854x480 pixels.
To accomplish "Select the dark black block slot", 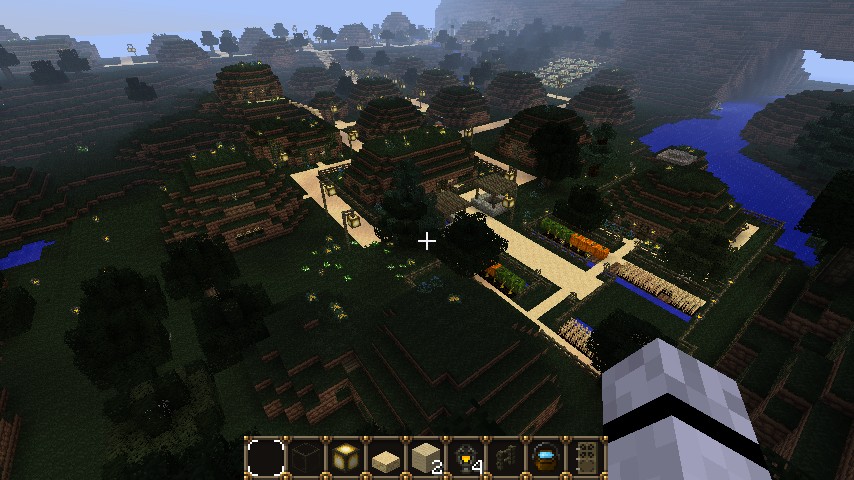I will [x=306, y=458].
